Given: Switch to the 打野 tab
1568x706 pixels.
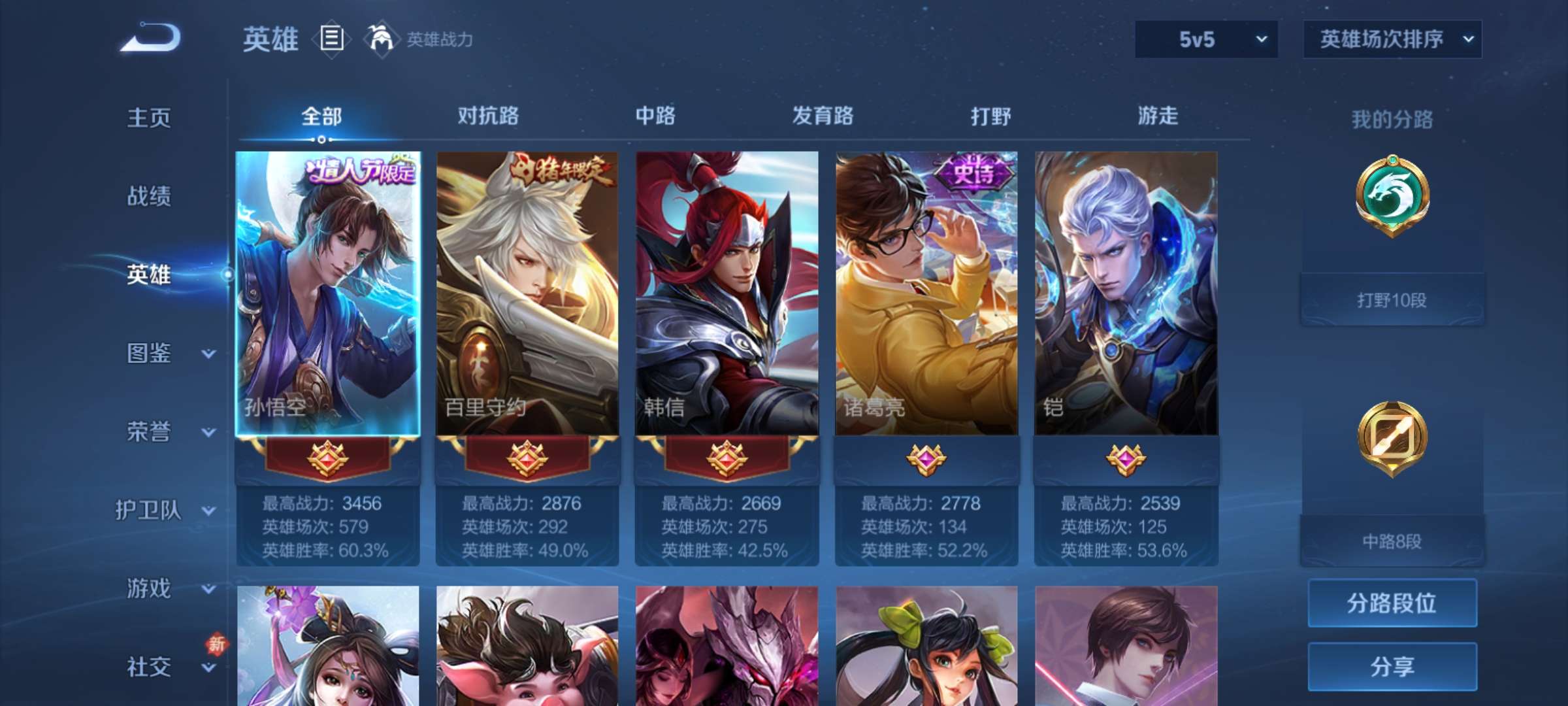Looking at the screenshot, I should click(990, 116).
